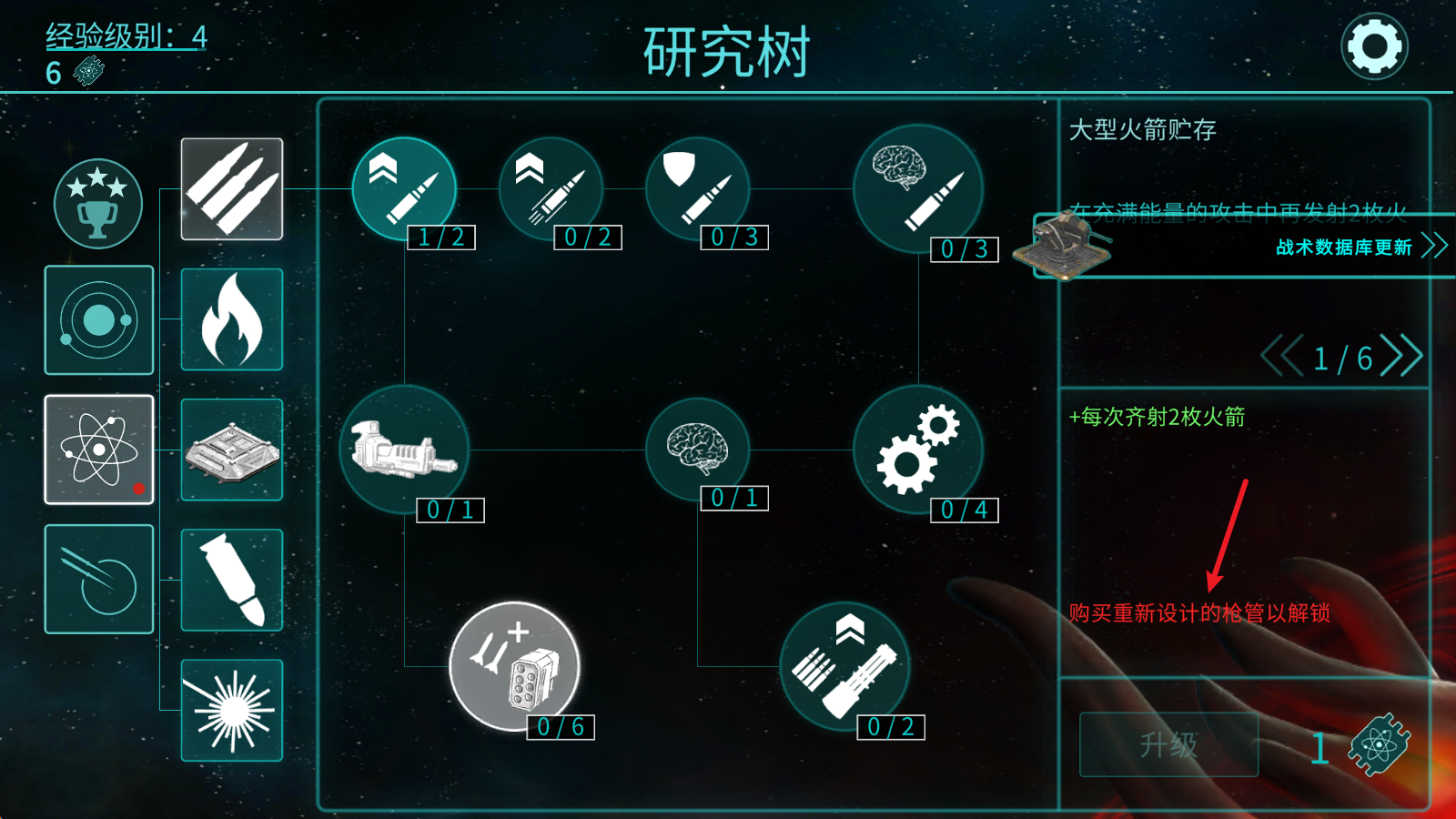Select the triple bullets research category
Screen dimensions: 1456x819
pyautogui.click(x=231, y=188)
